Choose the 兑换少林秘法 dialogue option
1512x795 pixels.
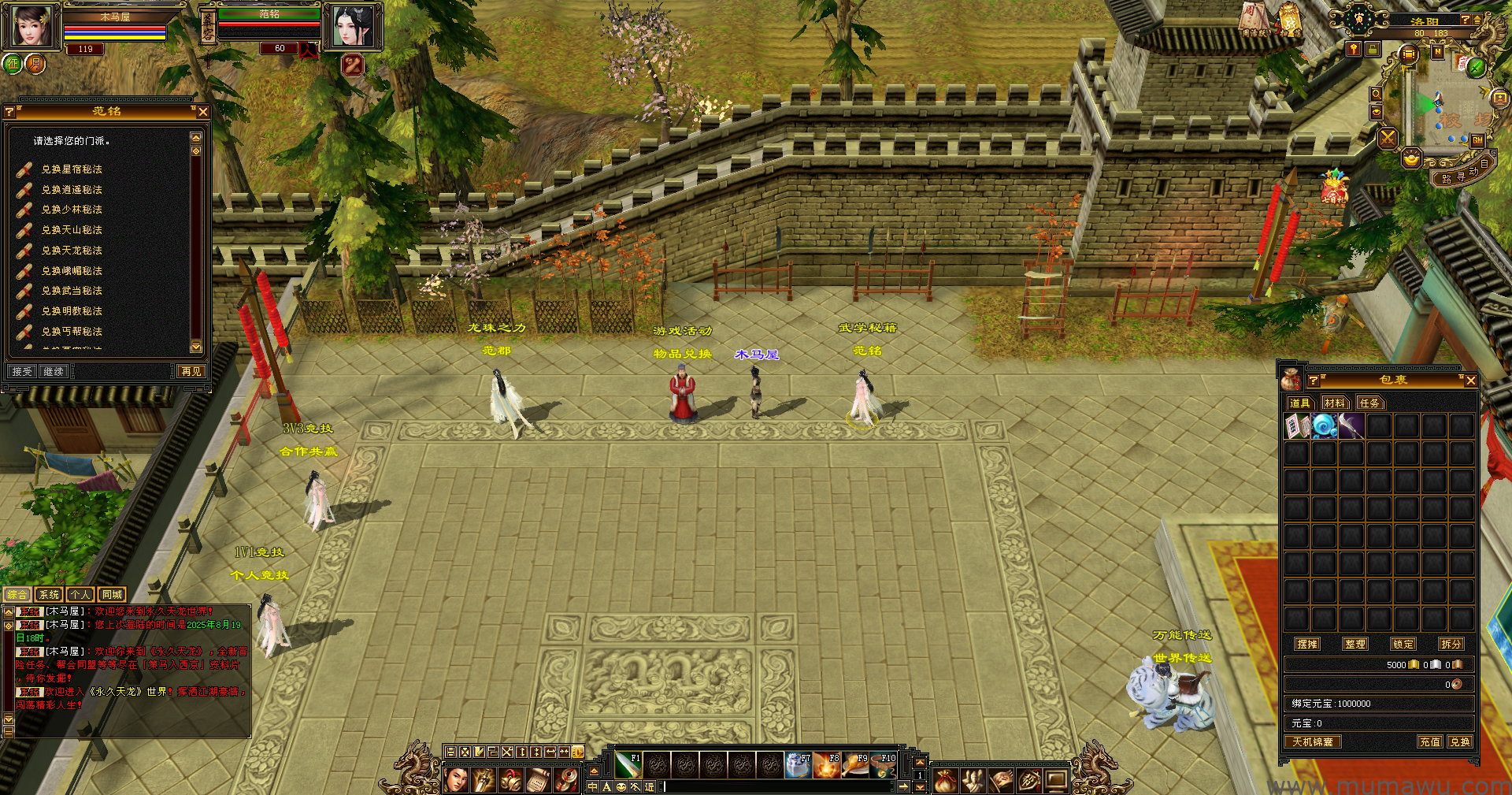(x=72, y=210)
